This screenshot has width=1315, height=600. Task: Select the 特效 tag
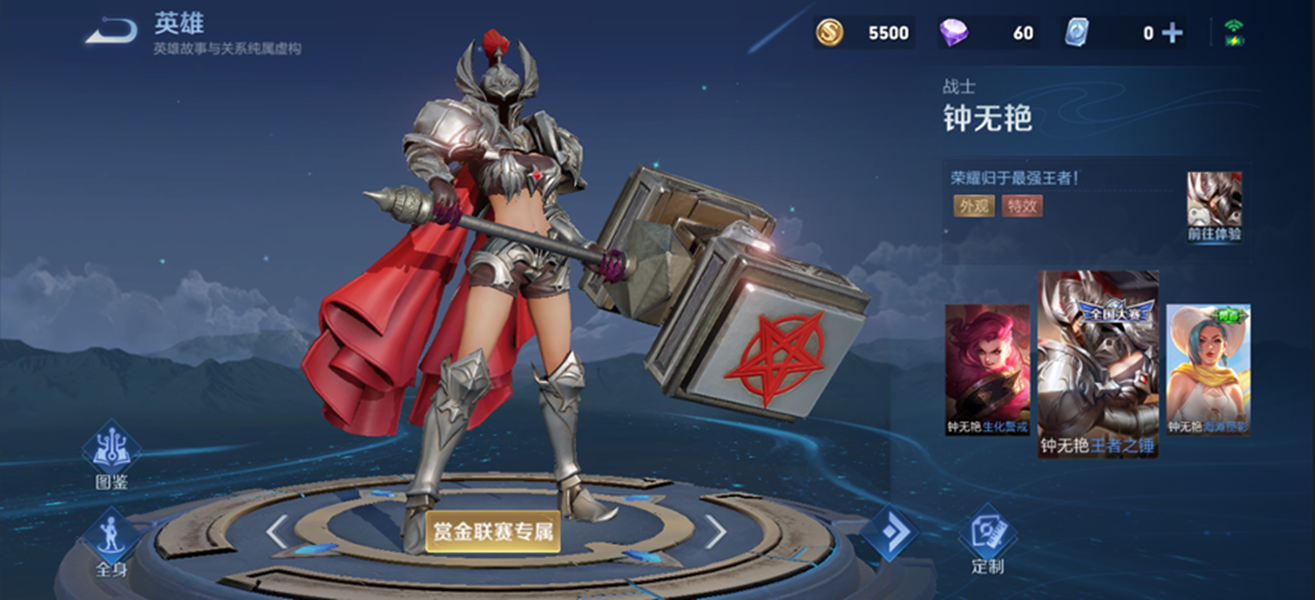point(1022,206)
